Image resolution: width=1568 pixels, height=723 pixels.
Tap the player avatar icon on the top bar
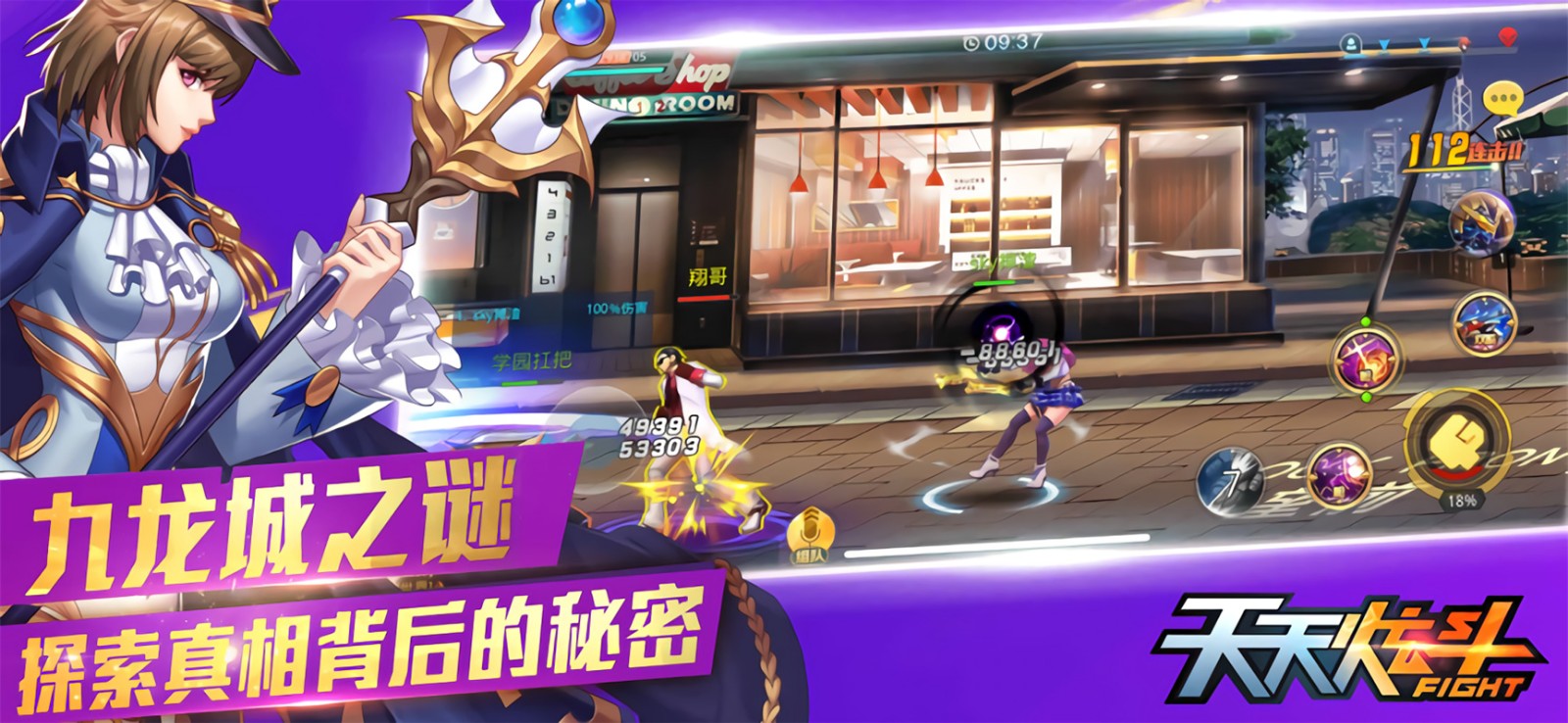[1352, 44]
